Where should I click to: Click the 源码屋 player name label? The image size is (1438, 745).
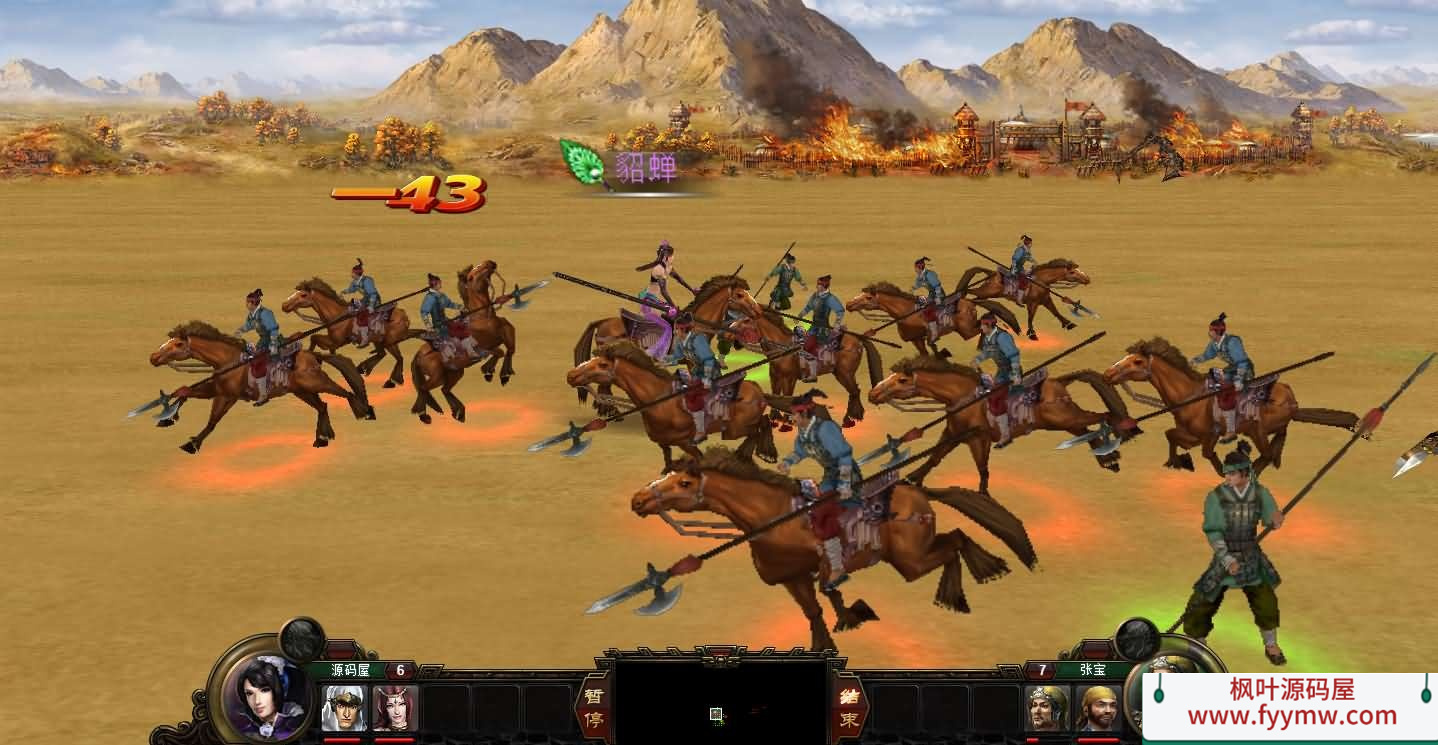click(350, 670)
